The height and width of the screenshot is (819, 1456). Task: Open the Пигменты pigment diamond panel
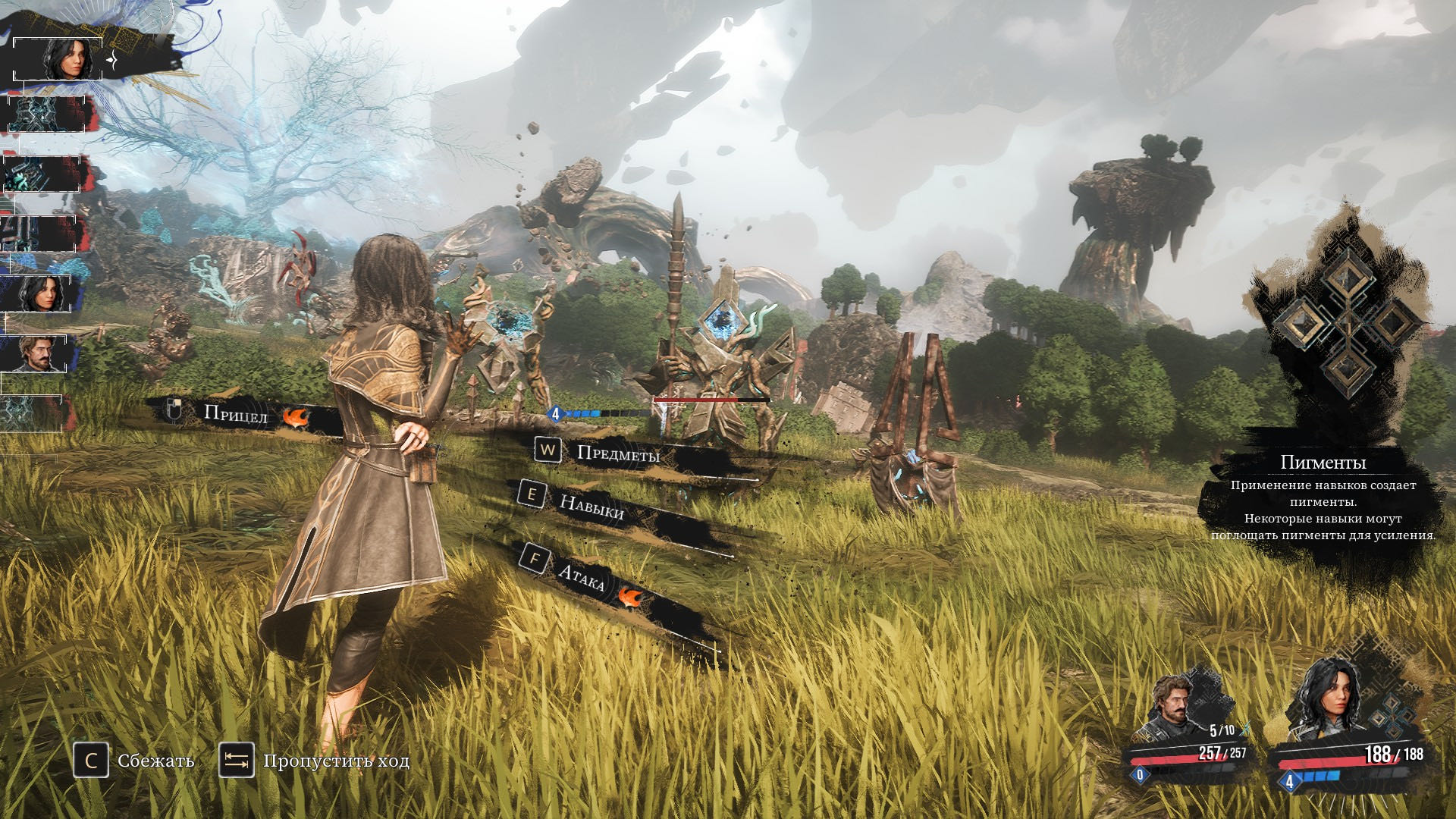(x=1346, y=324)
